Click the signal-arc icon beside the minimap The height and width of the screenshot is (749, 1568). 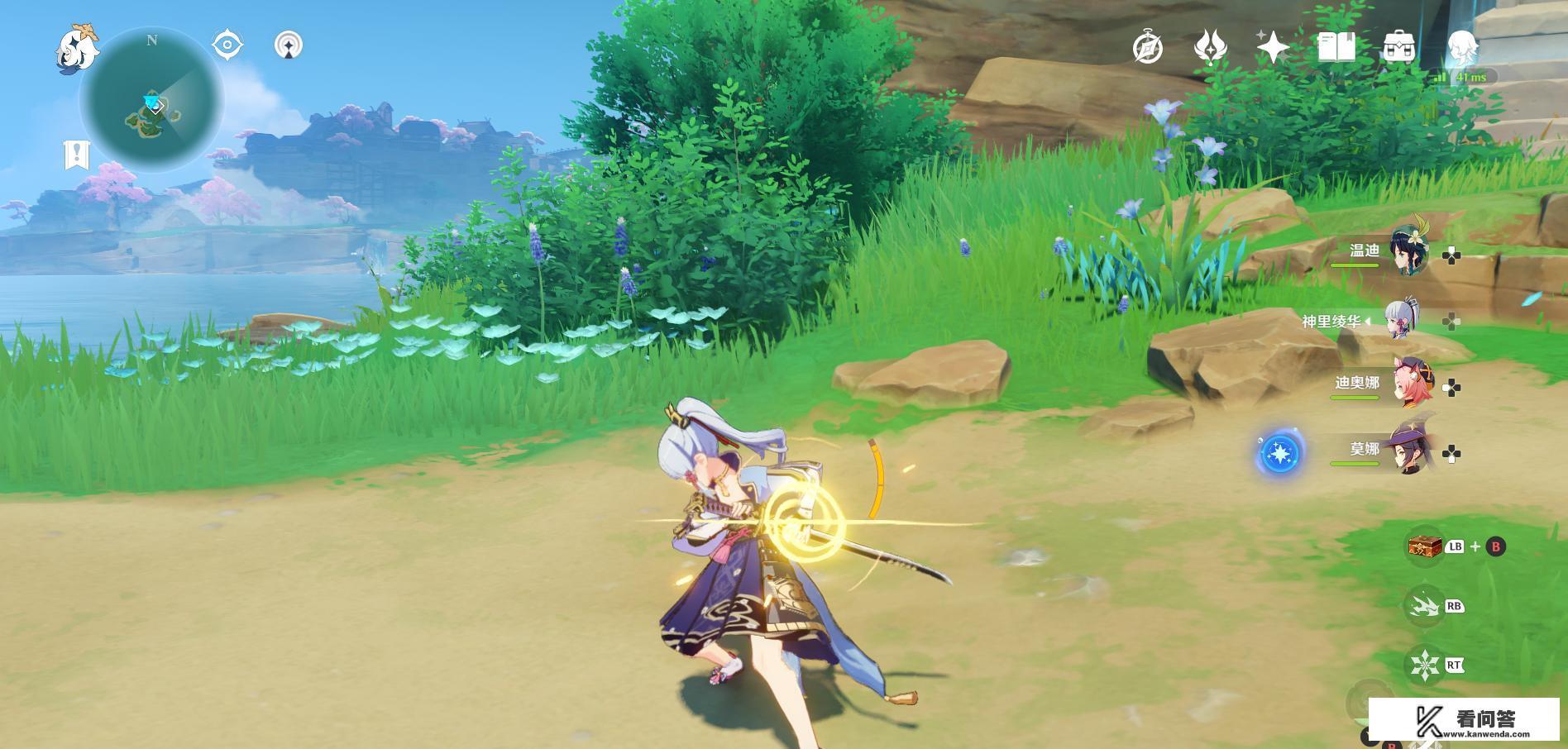pos(288,45)
